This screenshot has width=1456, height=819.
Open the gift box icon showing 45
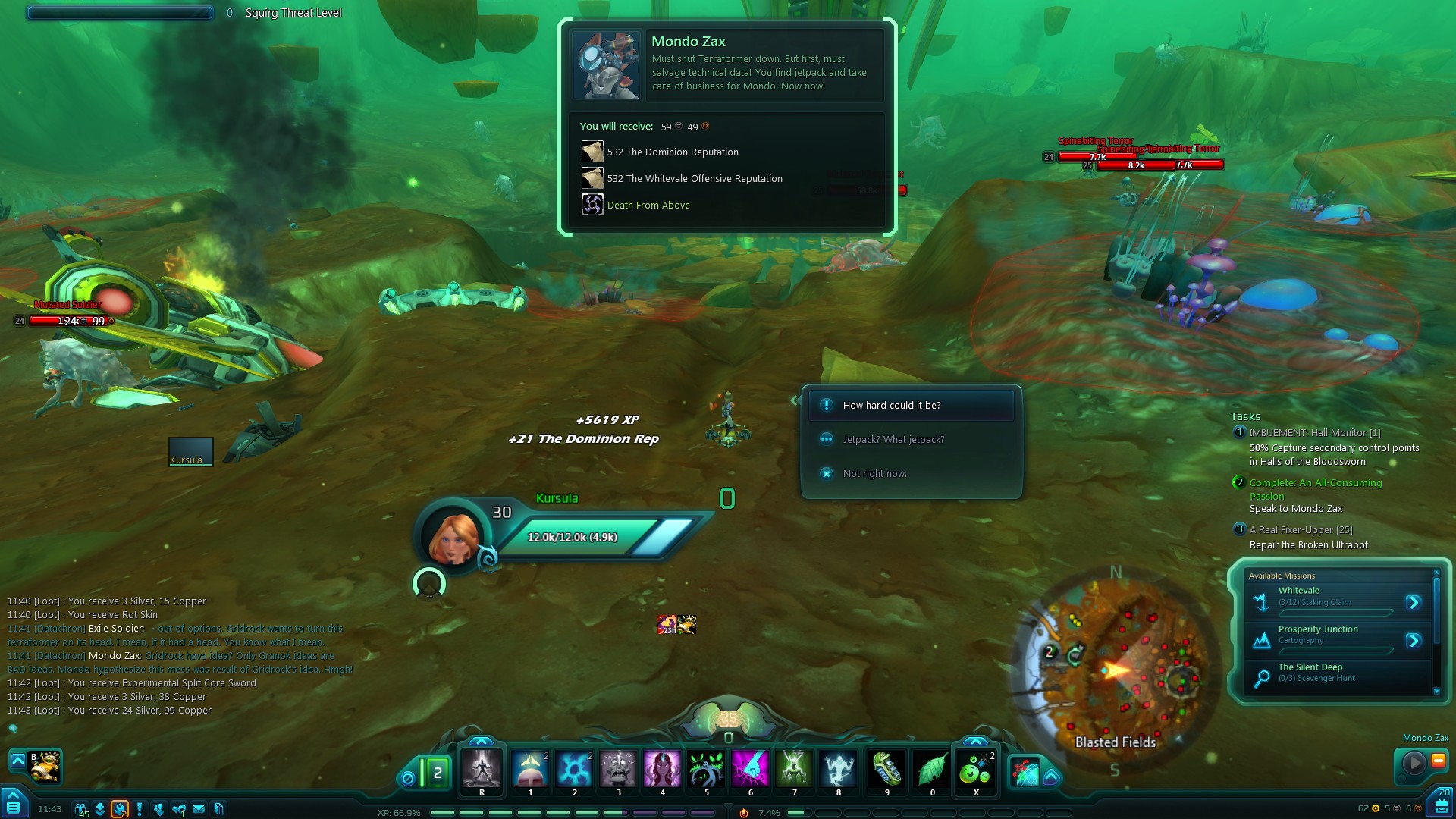tap(80, 809)
